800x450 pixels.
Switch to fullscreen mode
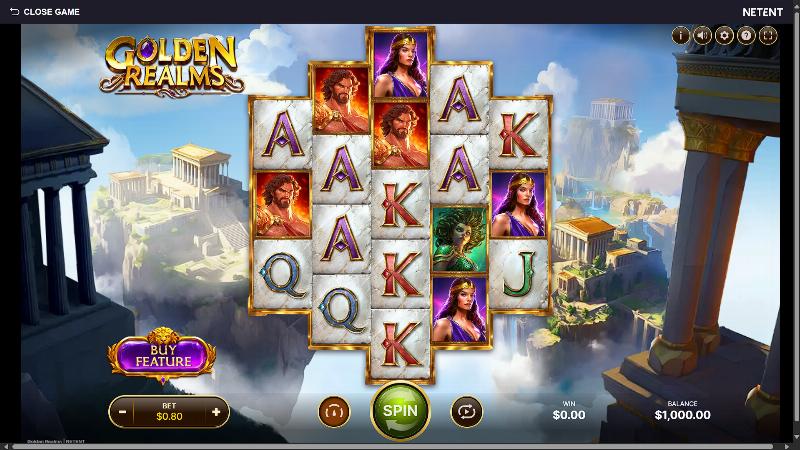pos(767,36)
